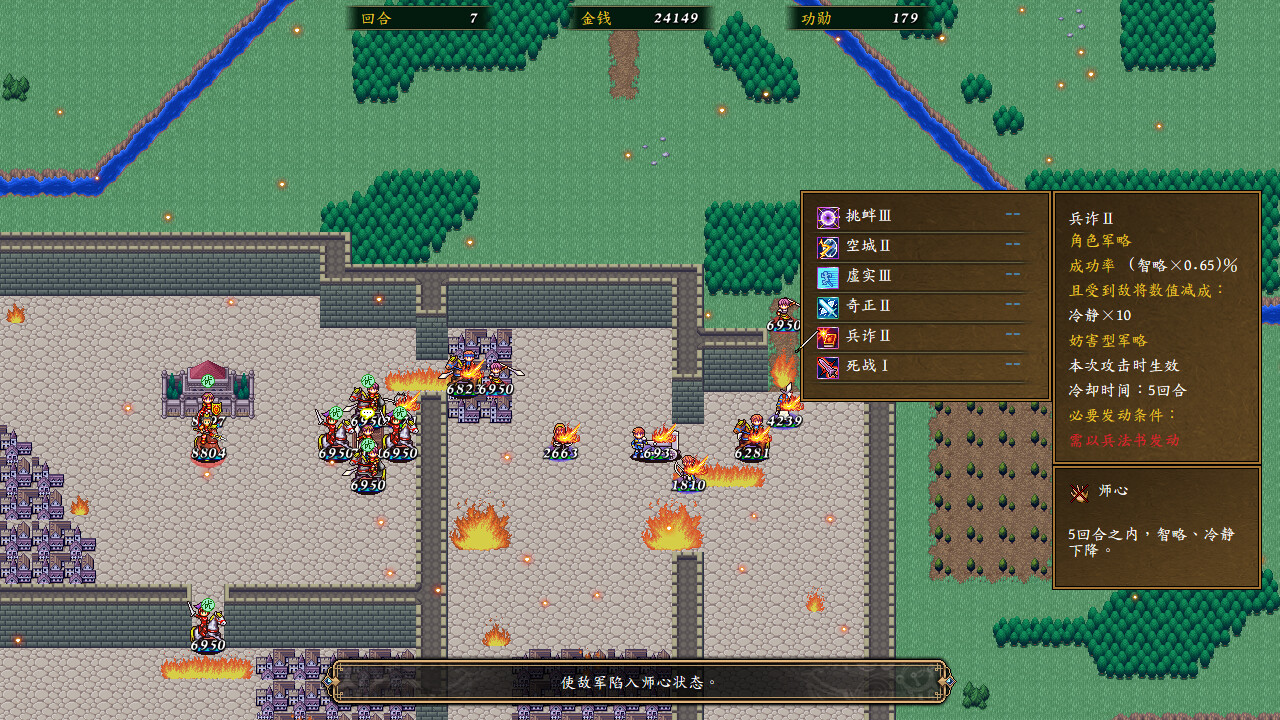Select the 奇正II skill icon
The height and width of the screenshot is (720, 1280).
[828, 307]
